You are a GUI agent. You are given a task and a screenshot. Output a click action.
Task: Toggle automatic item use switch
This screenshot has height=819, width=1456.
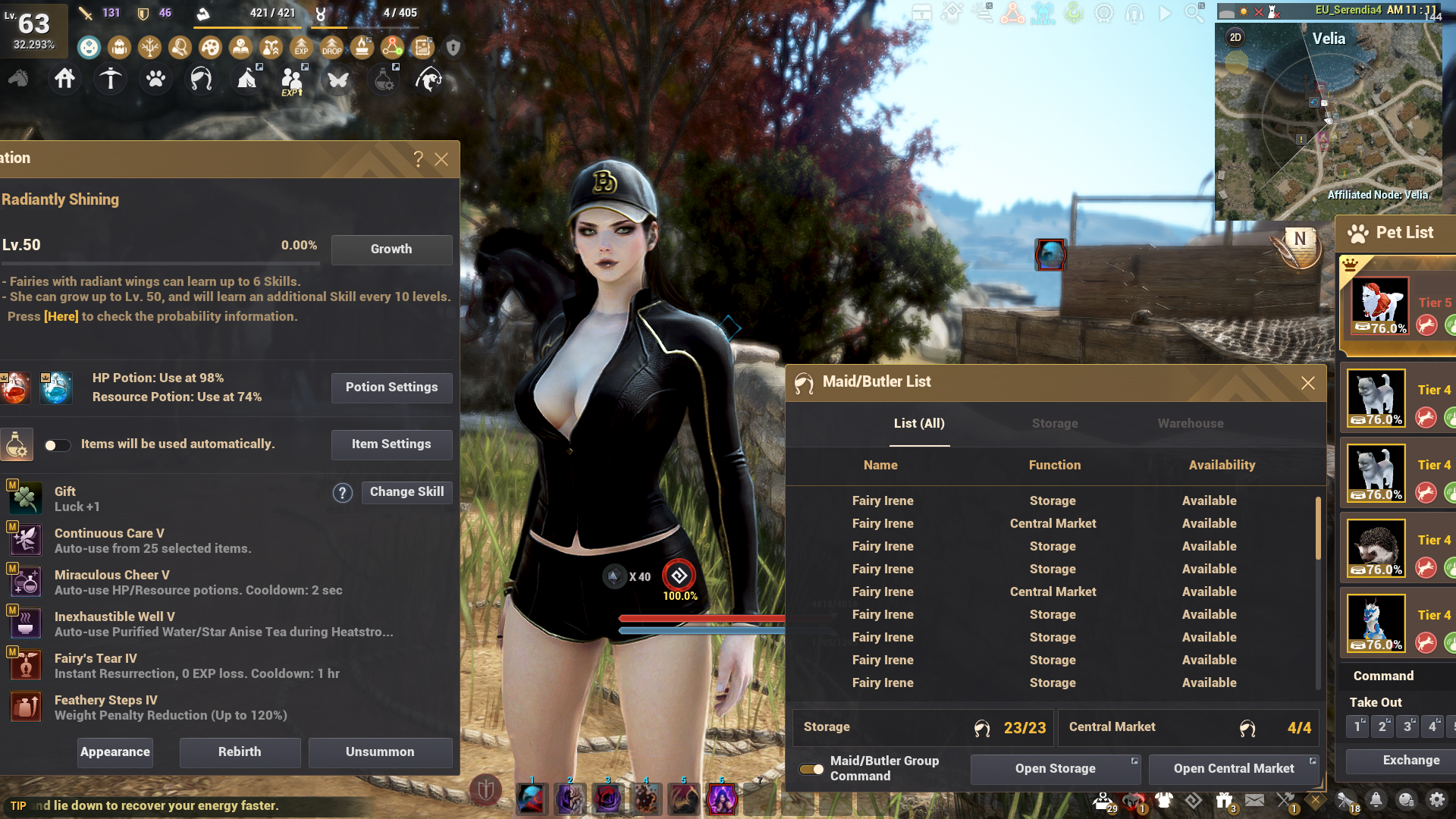click(57, 445)
